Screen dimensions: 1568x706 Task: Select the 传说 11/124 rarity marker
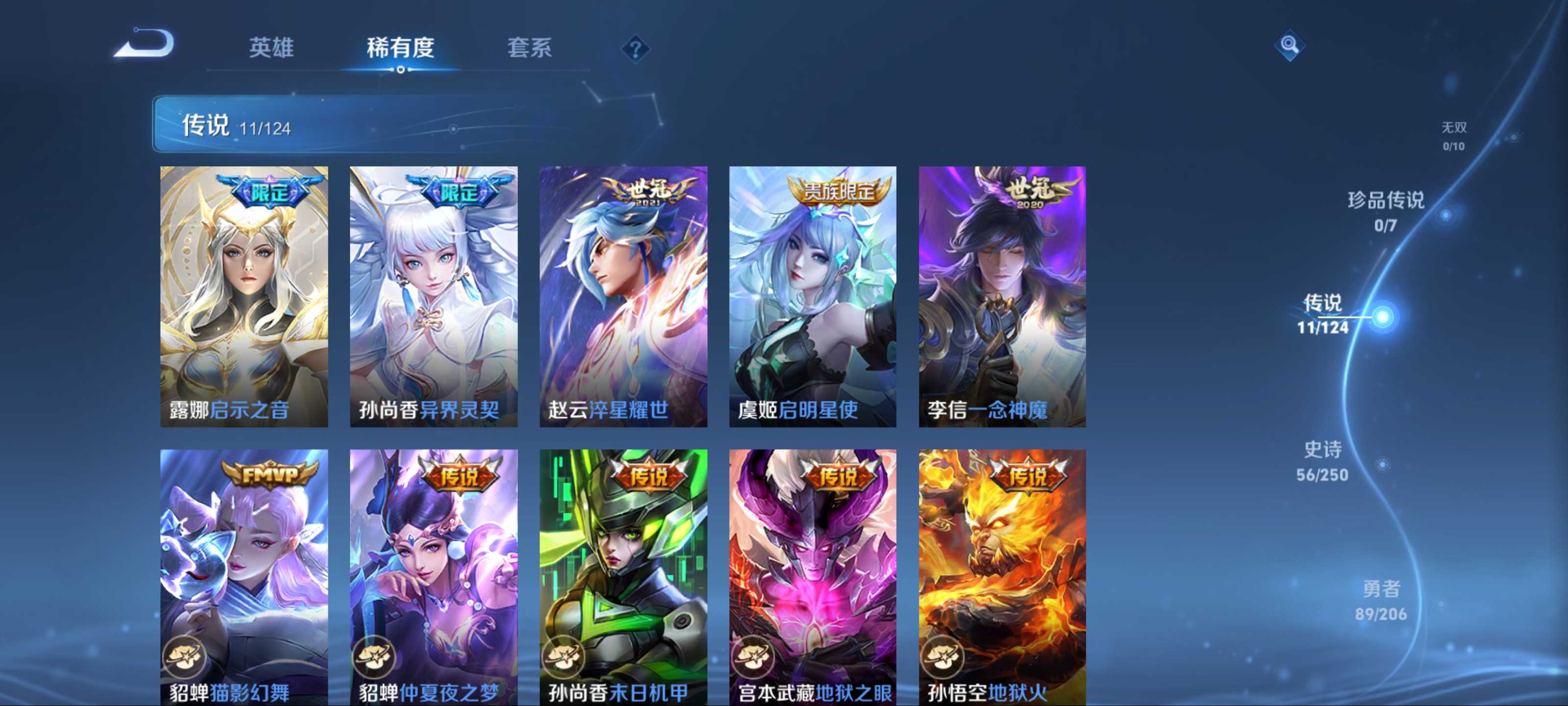coord(1323,314)
